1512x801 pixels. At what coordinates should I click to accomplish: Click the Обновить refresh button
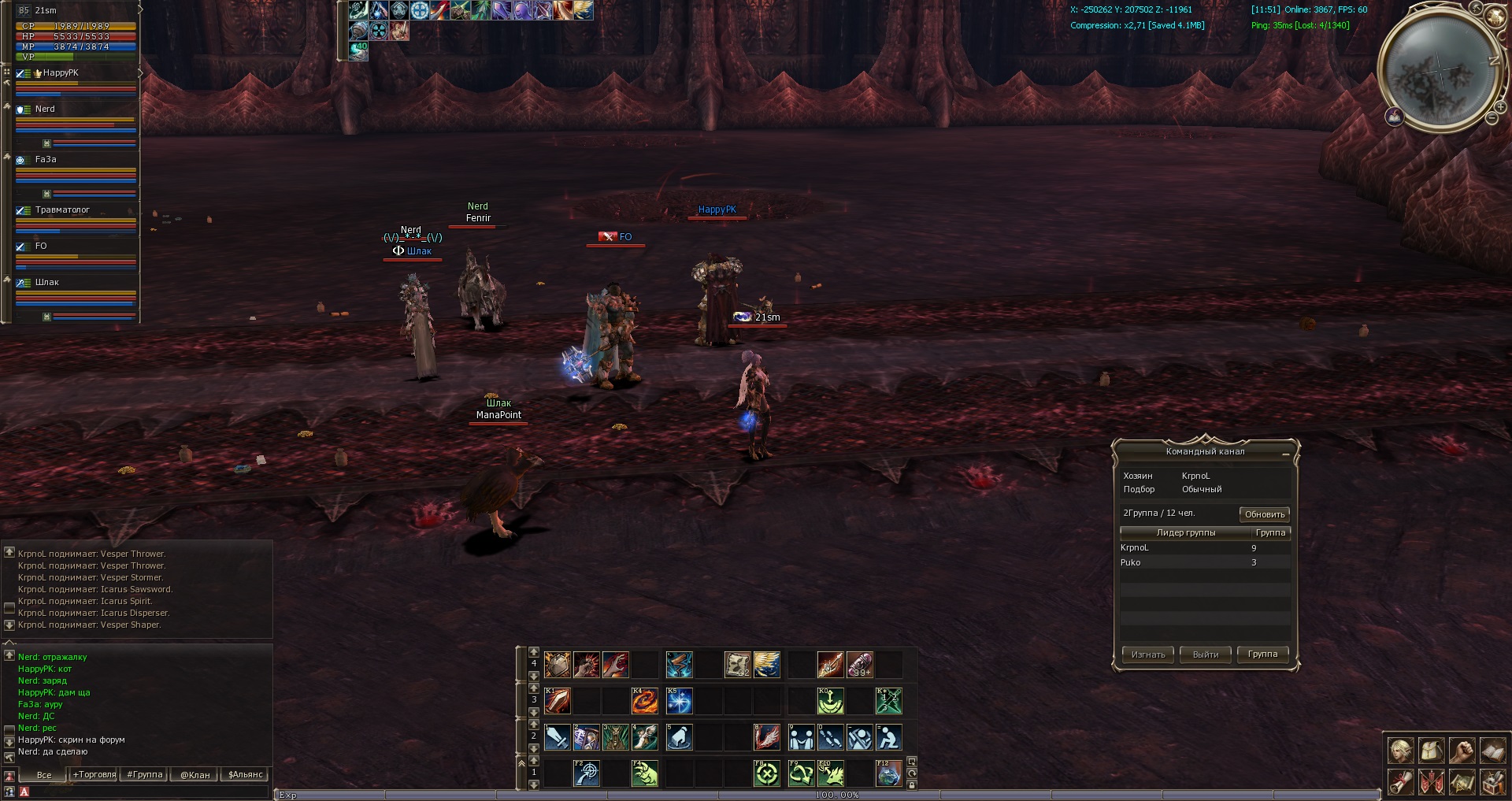coord(1264,514)
